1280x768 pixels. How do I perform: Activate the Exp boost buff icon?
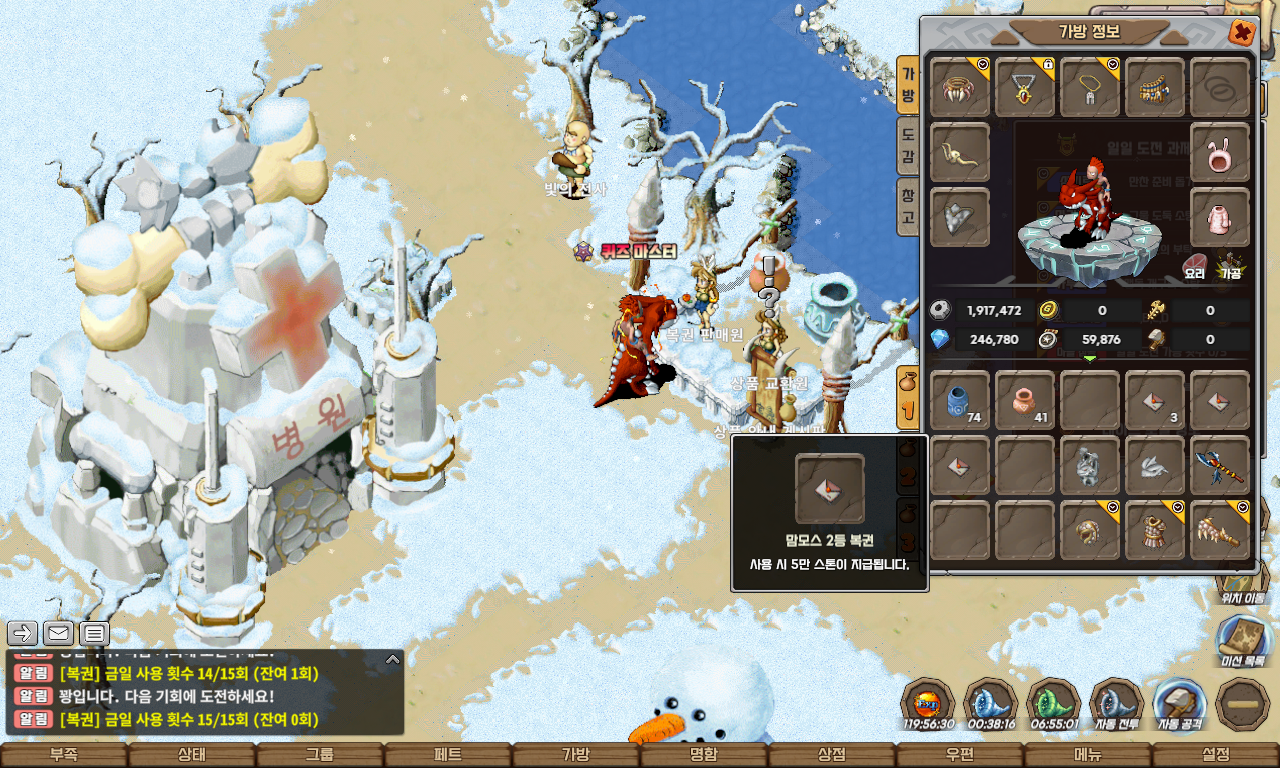click(x=928, y=704)
